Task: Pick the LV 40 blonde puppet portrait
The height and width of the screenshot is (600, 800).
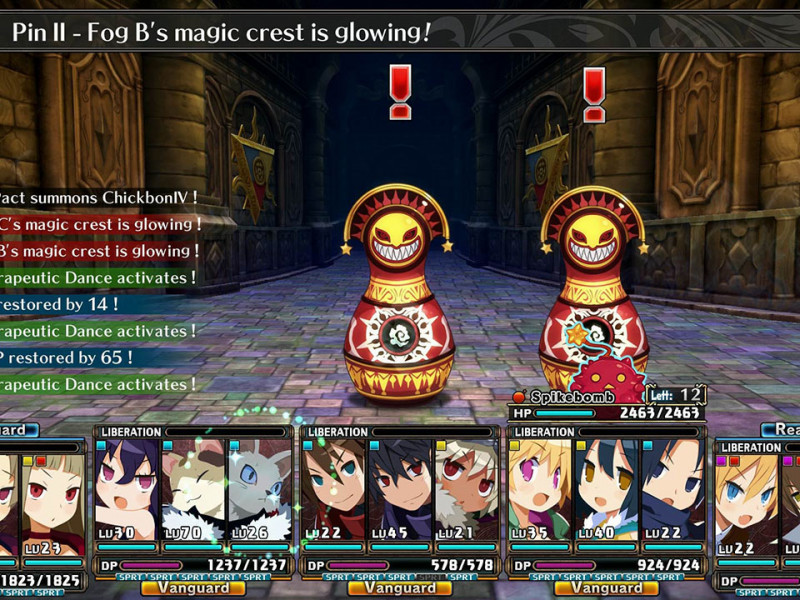Action: [607, 490]
